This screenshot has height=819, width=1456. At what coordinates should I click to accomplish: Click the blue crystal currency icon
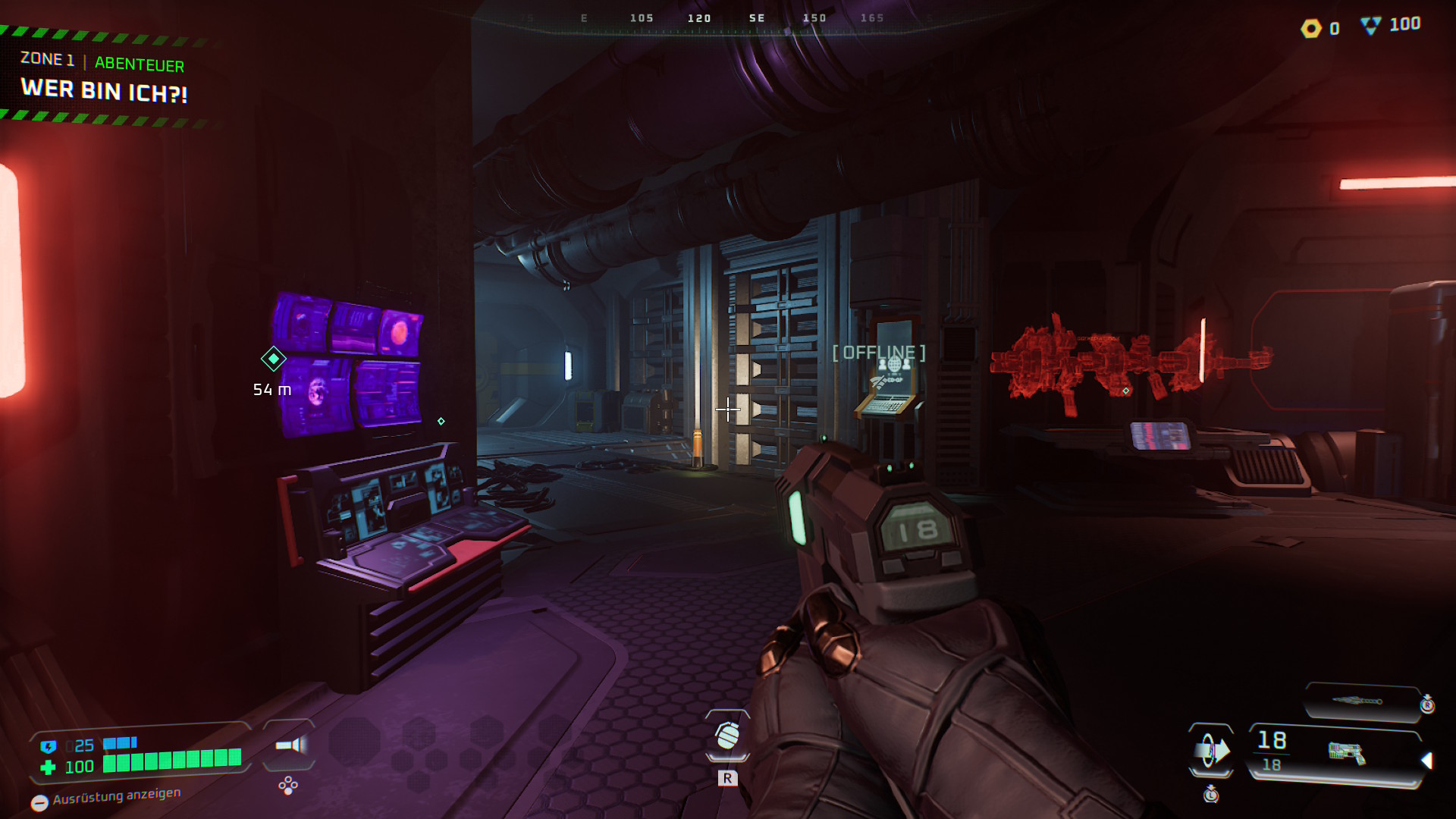(x=1370, y=26)
